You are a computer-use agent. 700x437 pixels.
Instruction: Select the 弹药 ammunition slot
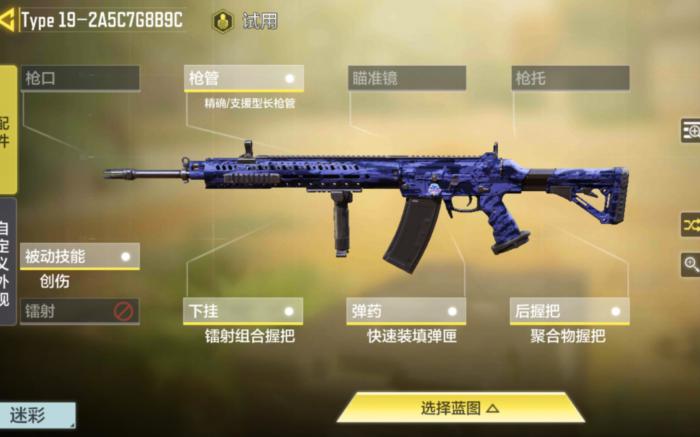(x=407, y=311)
